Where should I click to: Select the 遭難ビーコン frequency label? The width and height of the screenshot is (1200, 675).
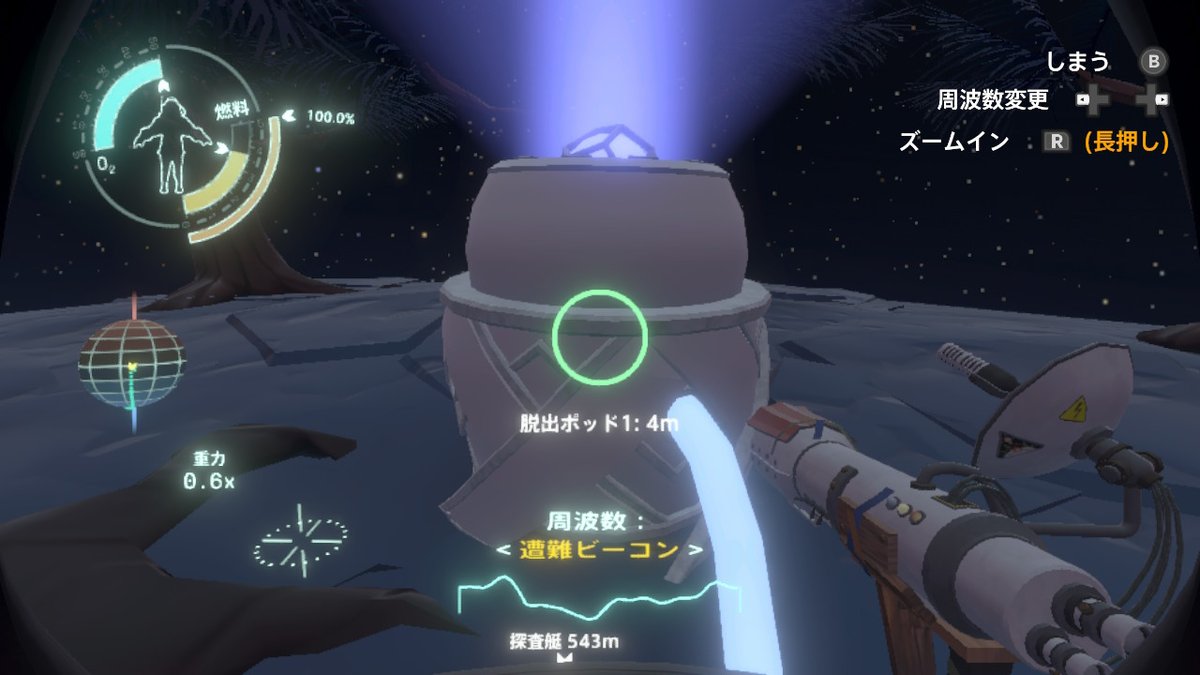coord(599,550)
